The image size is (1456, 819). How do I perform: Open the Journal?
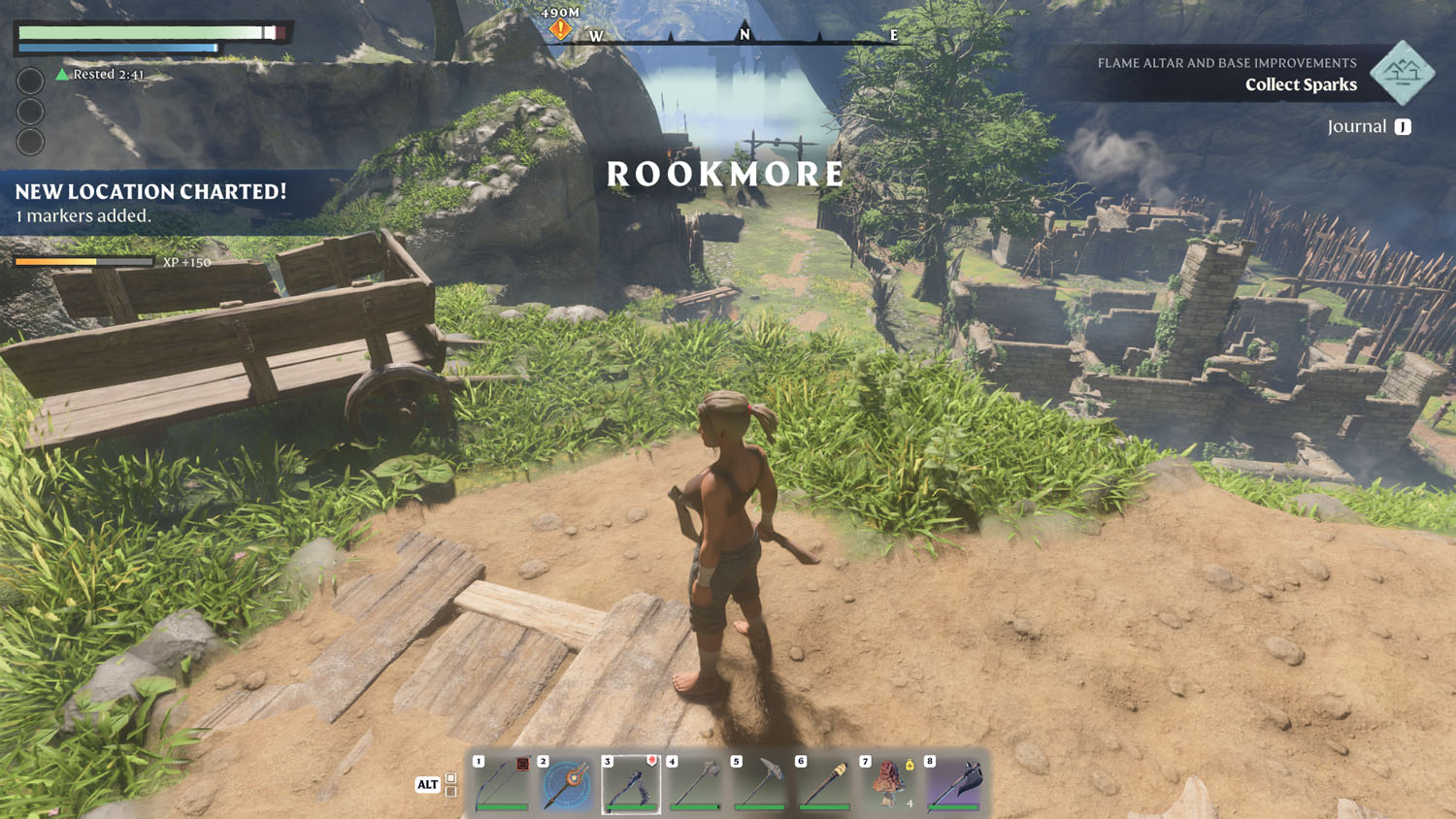click(x=1369, y=127)
